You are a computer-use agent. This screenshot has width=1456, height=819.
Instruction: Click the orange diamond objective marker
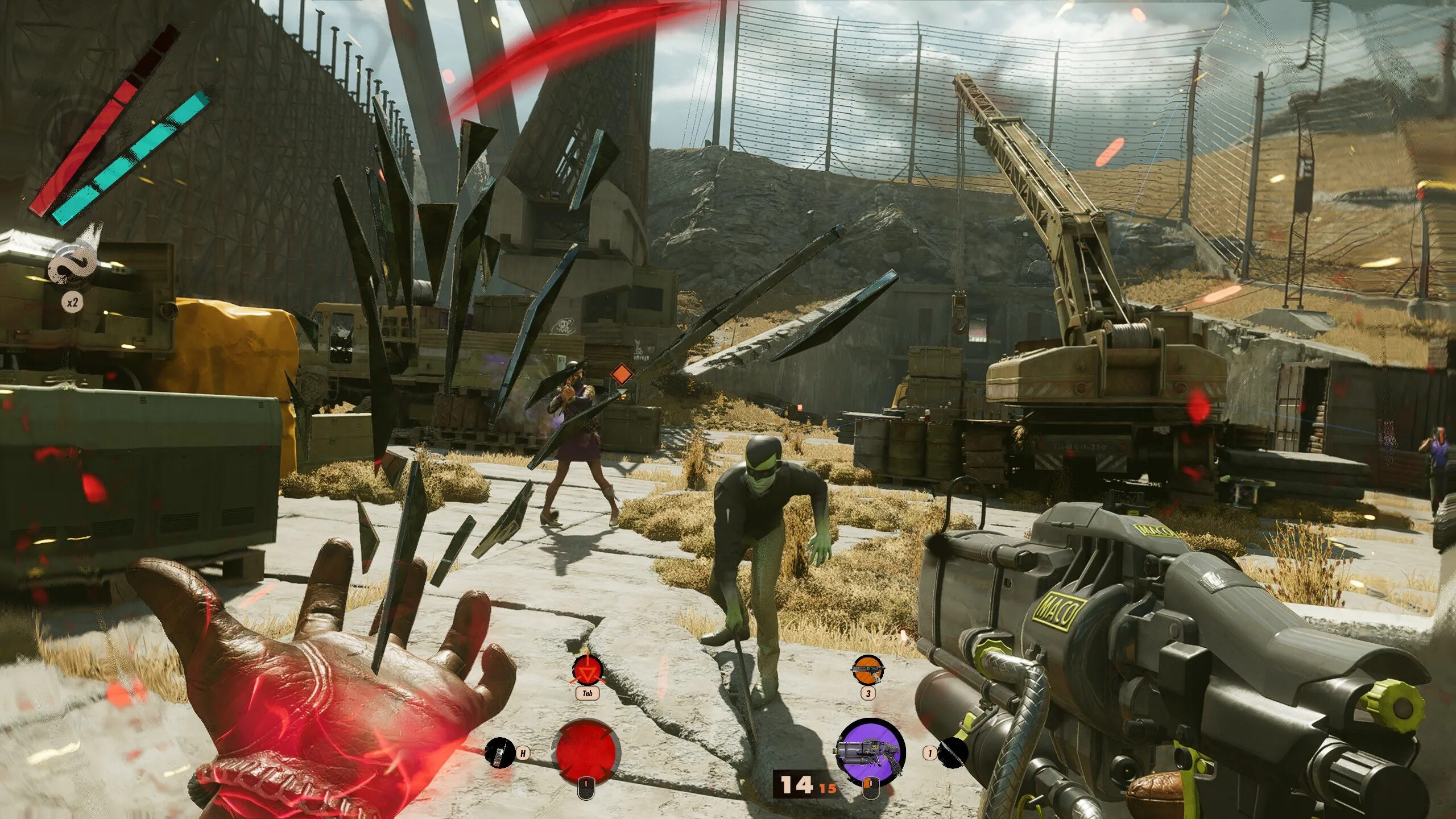coord(621,374)
